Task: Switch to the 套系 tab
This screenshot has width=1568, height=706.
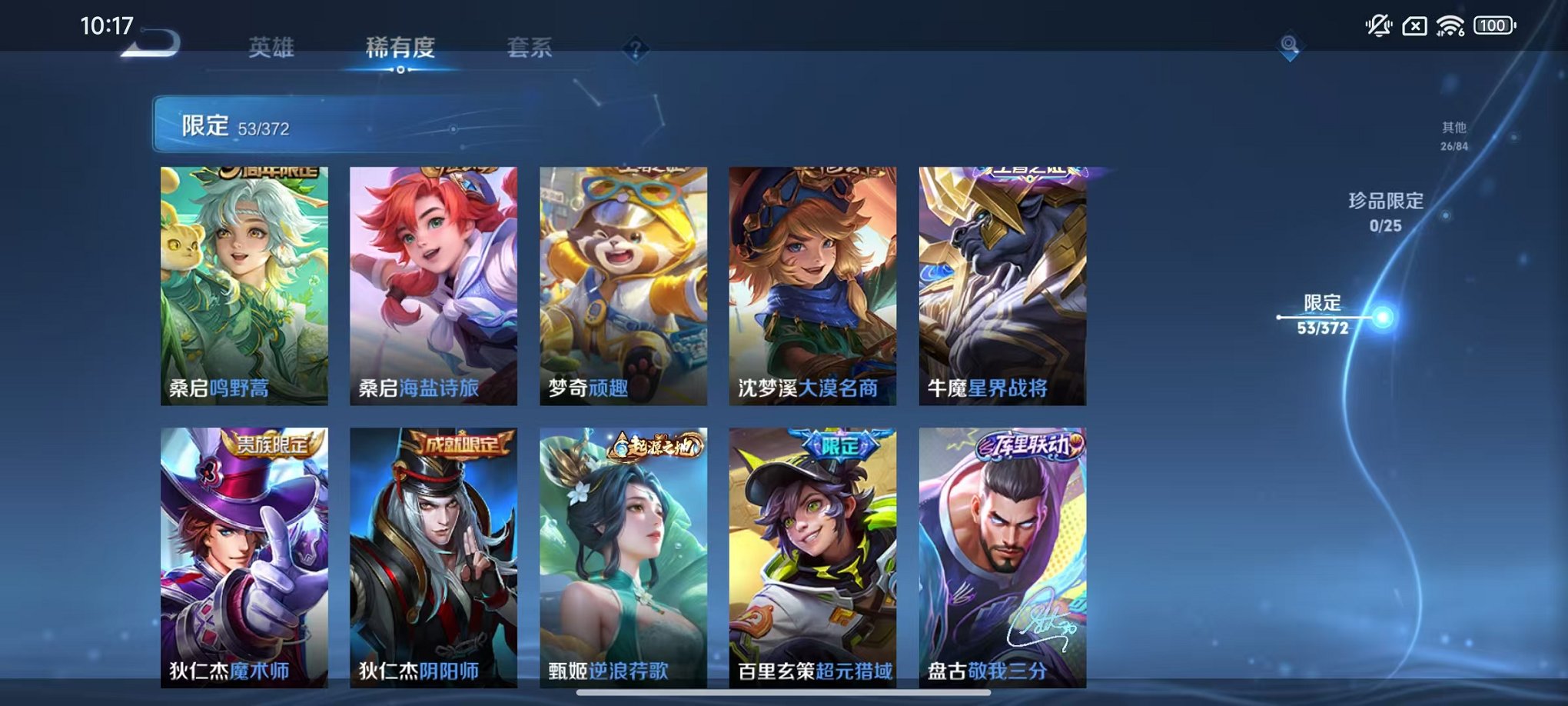Action: coord(533,46)
